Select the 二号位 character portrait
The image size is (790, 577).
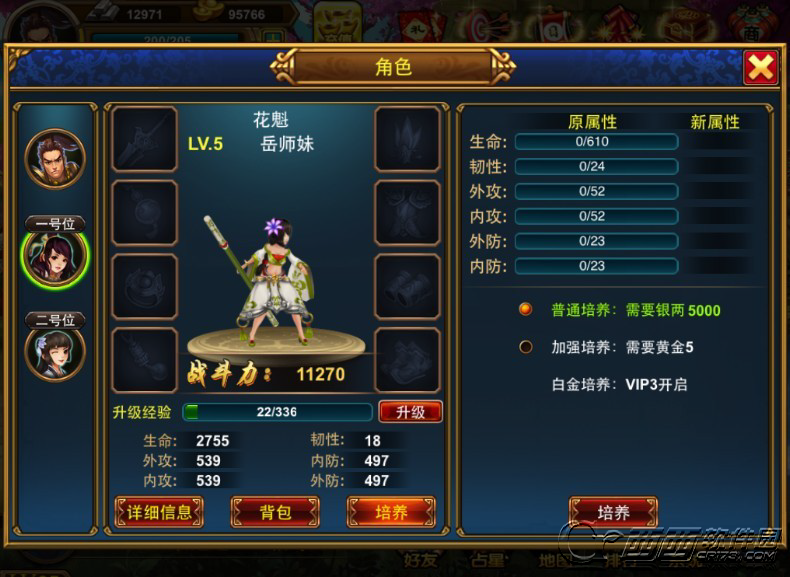(x=55, y=352)
